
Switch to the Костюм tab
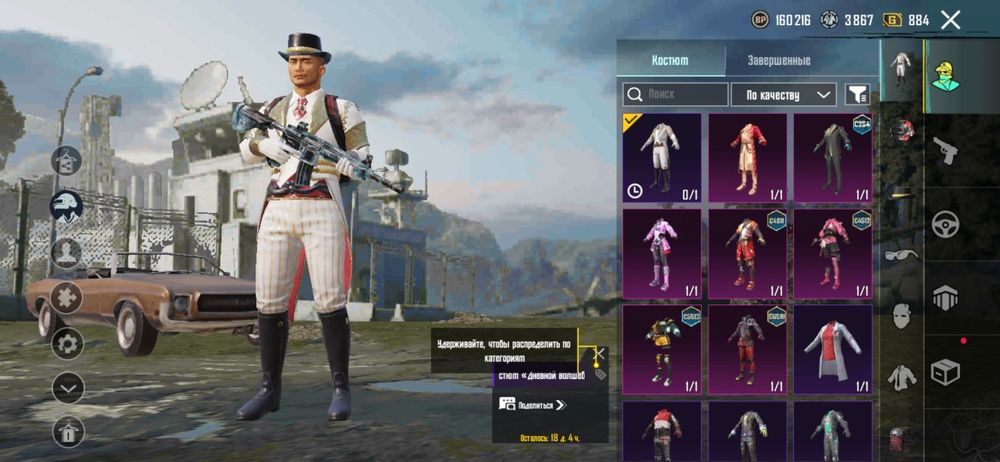pyautogui.click(x=670, y=60)
